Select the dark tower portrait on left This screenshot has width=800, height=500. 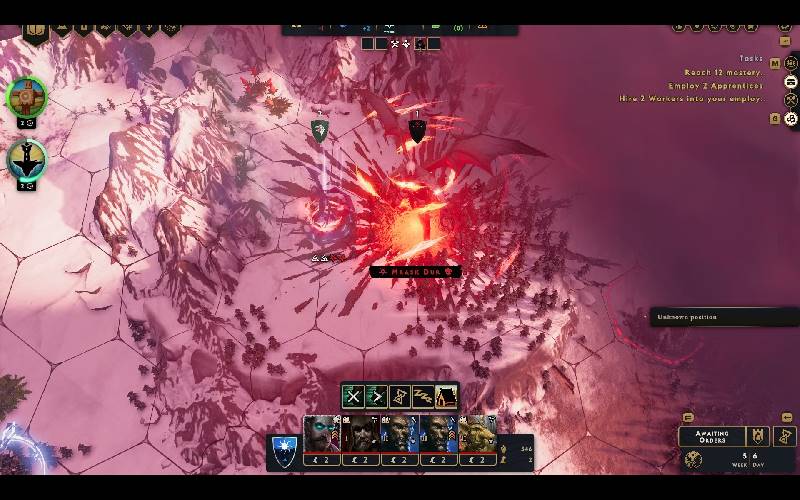[x=27, y=159]
